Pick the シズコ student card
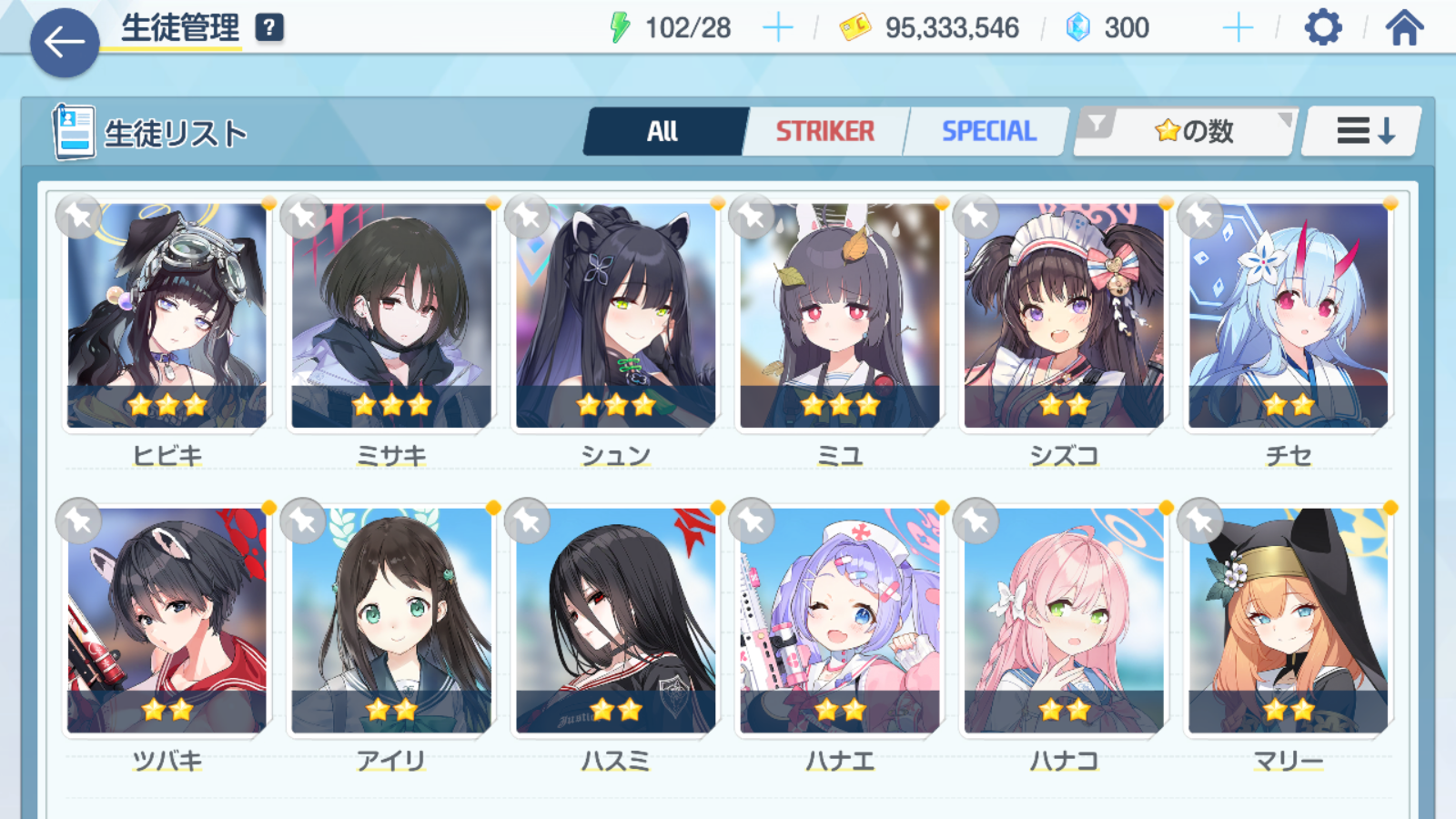The width and height of the screenshot is (1456, 819). click(1064, 316)
